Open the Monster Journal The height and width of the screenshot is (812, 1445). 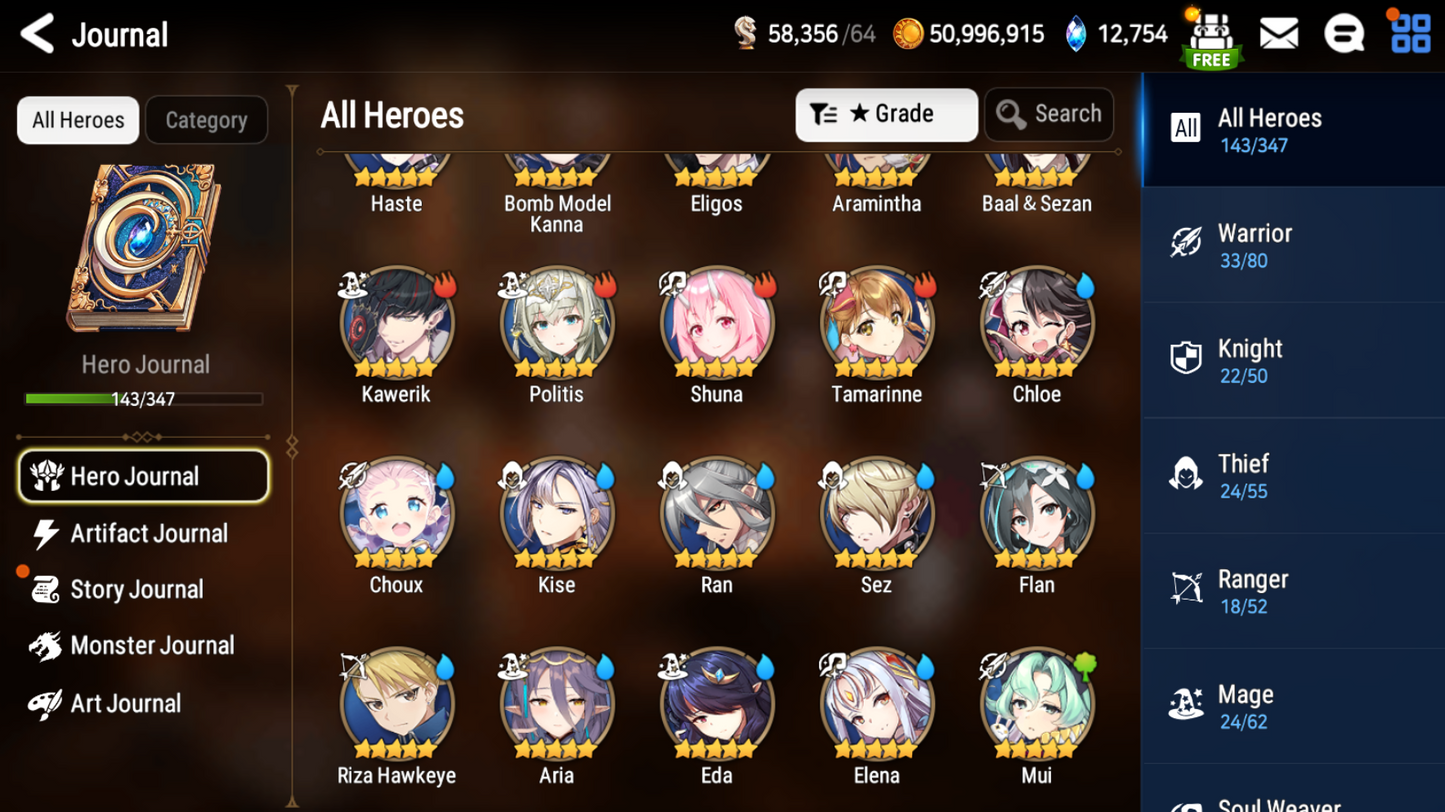151,646
